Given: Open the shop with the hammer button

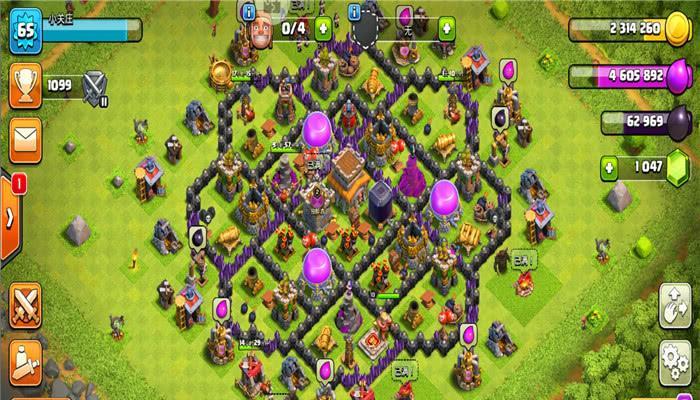Looking at the screenshot, I should (x=24, y=361).
